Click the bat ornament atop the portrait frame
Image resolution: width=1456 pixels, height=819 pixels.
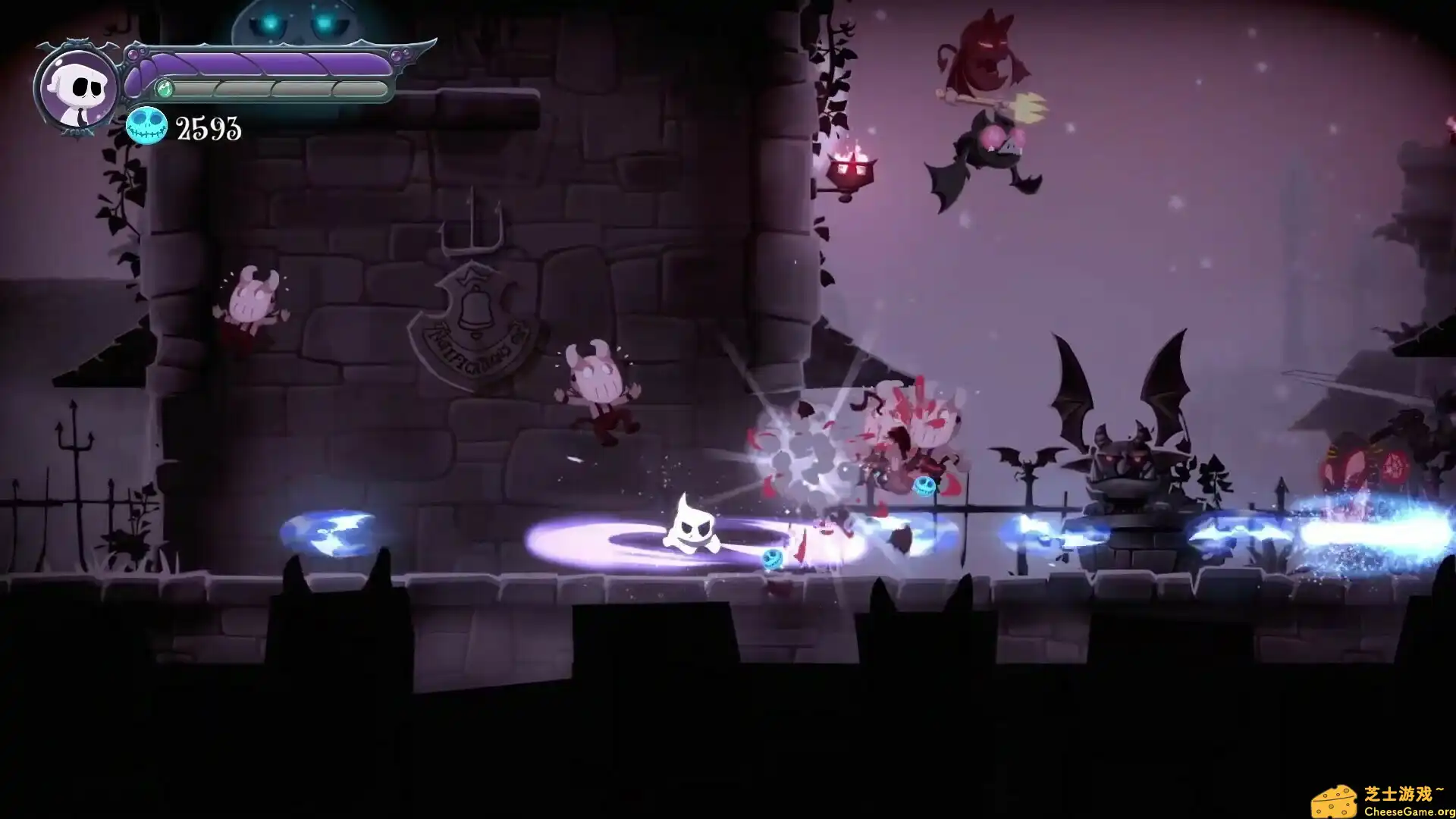[x=76, y=42]
